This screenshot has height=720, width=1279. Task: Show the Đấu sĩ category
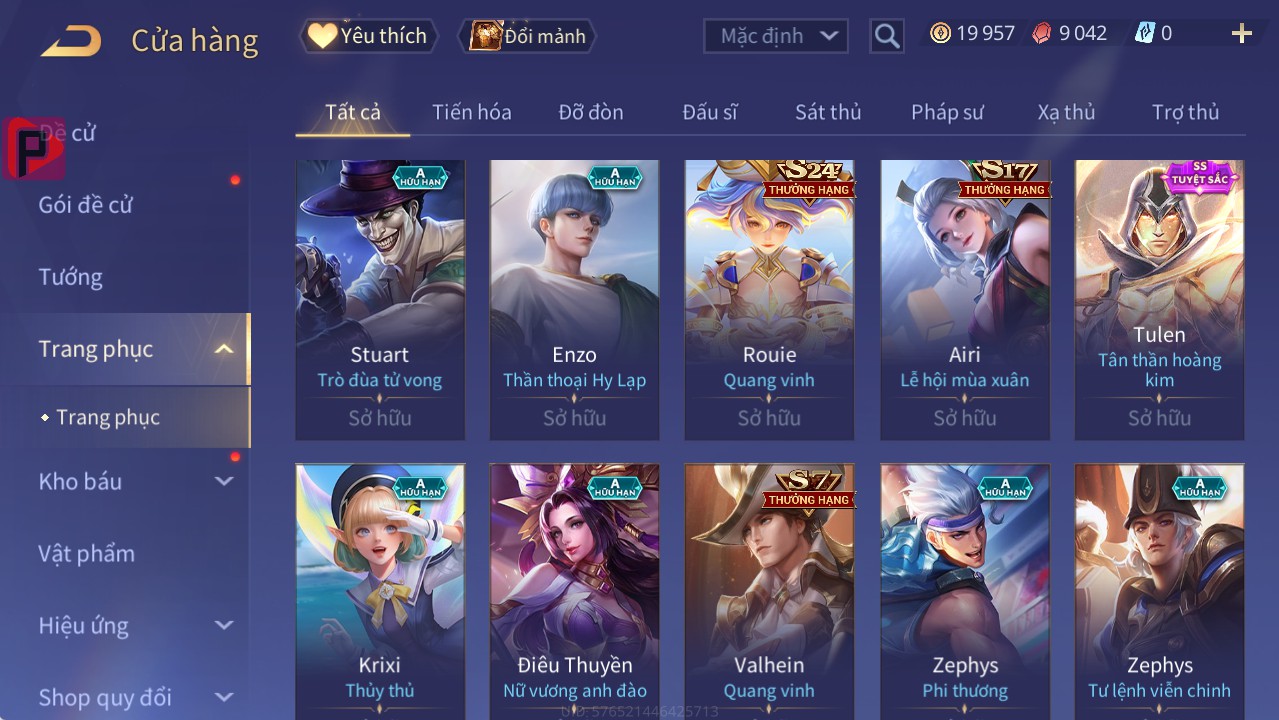coord(709,112)
